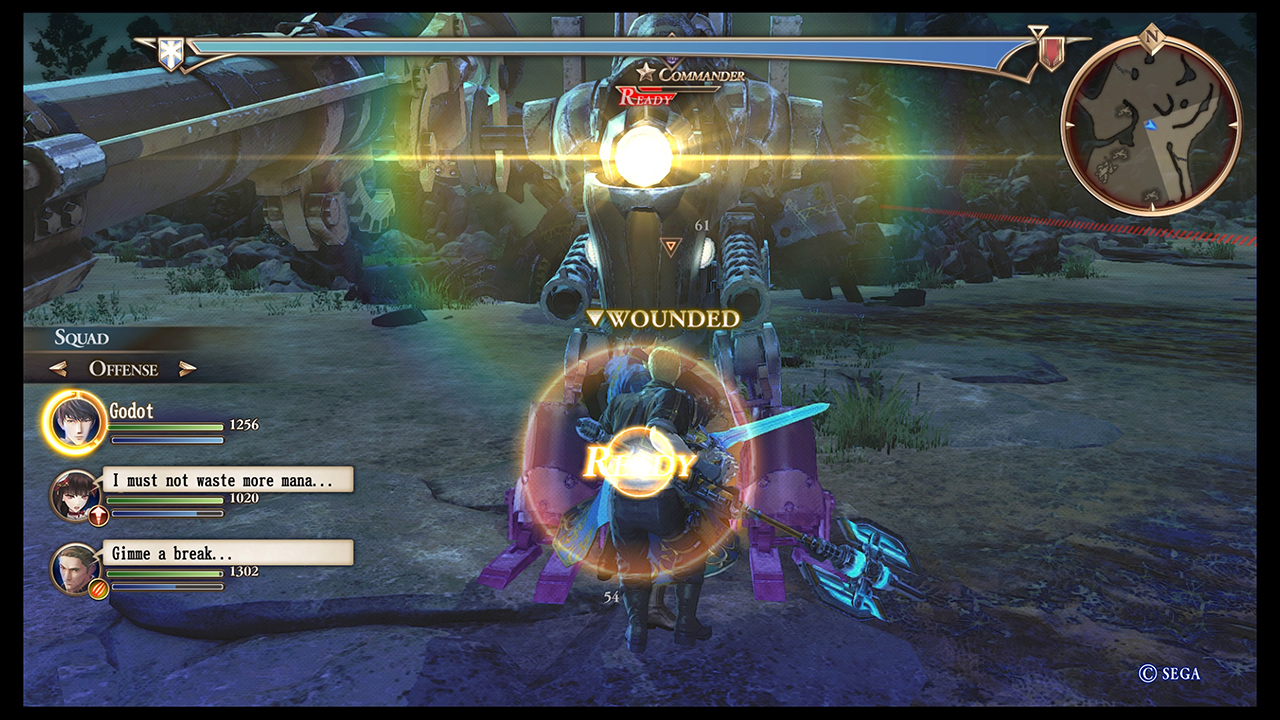The height and width of the screenshot is (720, 1280).
Task: Choose Godot's portrait in the squad list
Action: coord(74,423)
